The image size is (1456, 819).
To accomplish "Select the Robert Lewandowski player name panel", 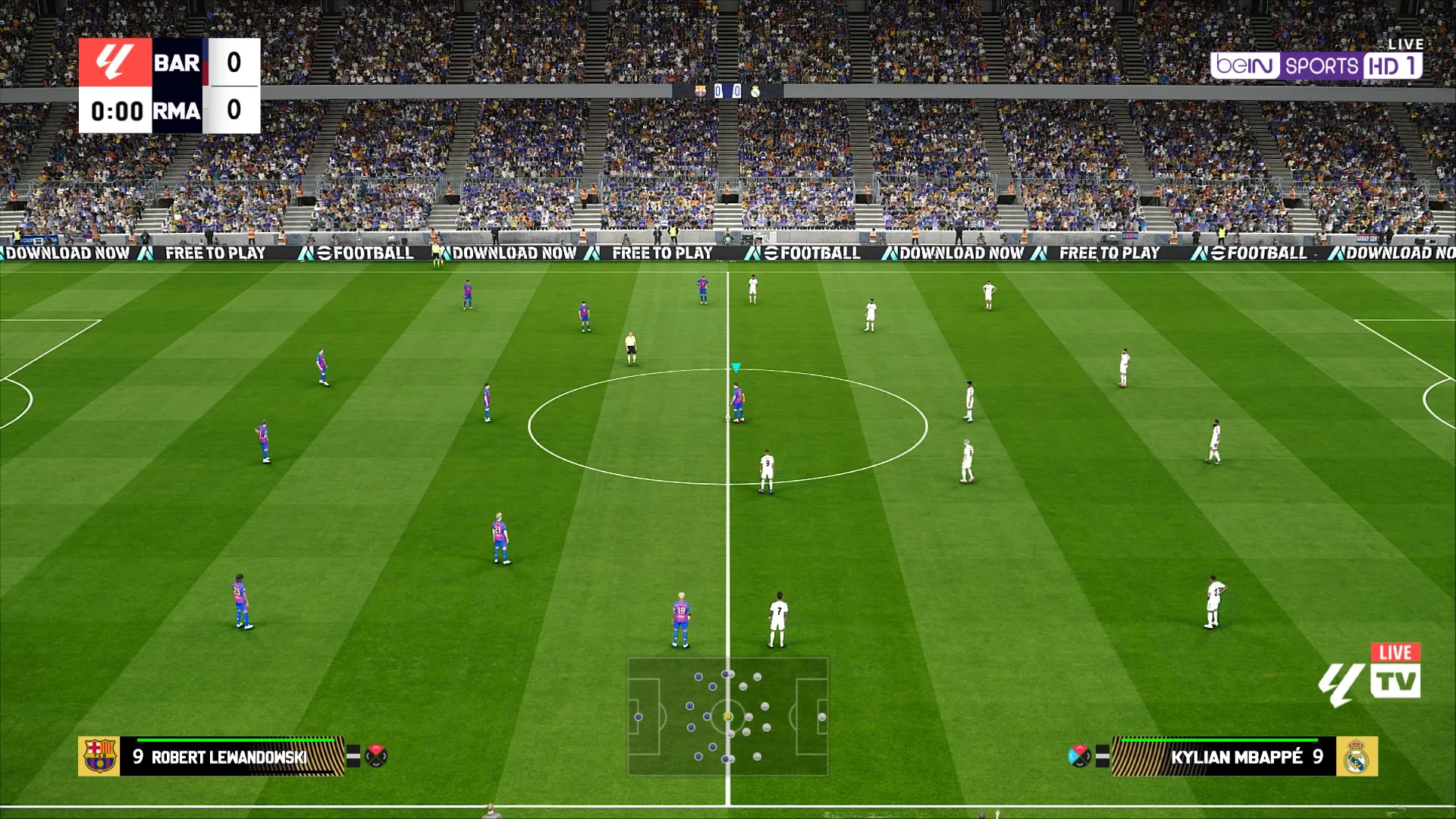I will tap(231, 757).
